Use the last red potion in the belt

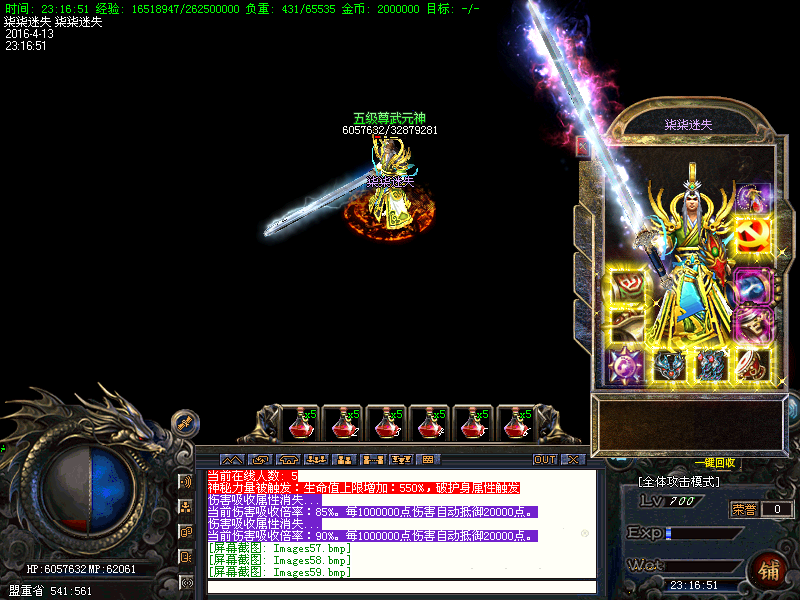[517, 424]
